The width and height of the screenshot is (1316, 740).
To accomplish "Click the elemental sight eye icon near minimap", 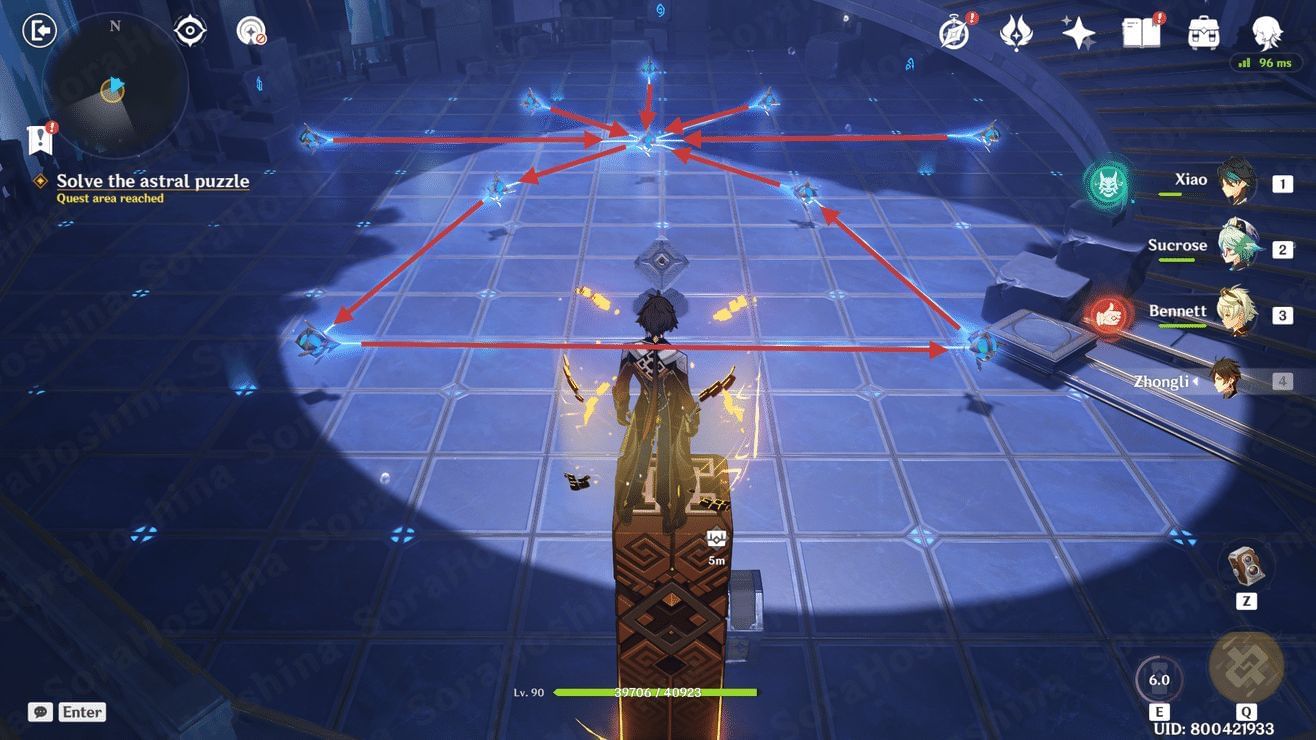I will (x=189, y=30).
